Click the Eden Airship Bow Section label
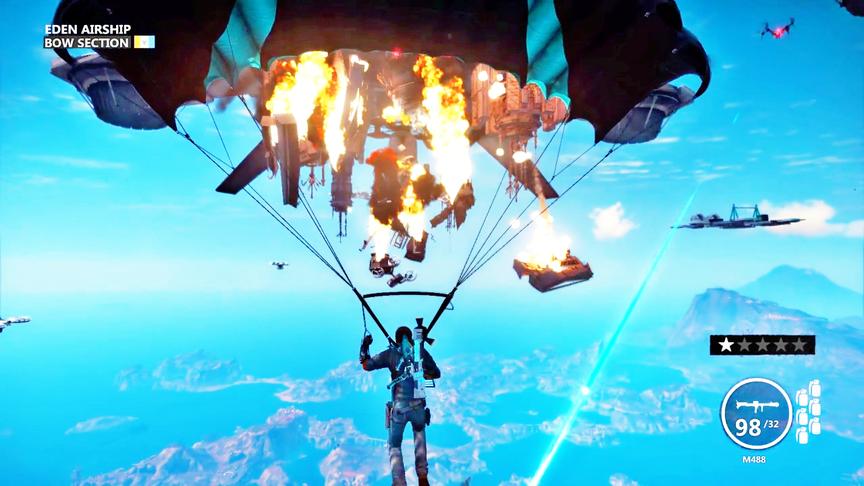This screenshot has height=486, width=864. [88, 37]
